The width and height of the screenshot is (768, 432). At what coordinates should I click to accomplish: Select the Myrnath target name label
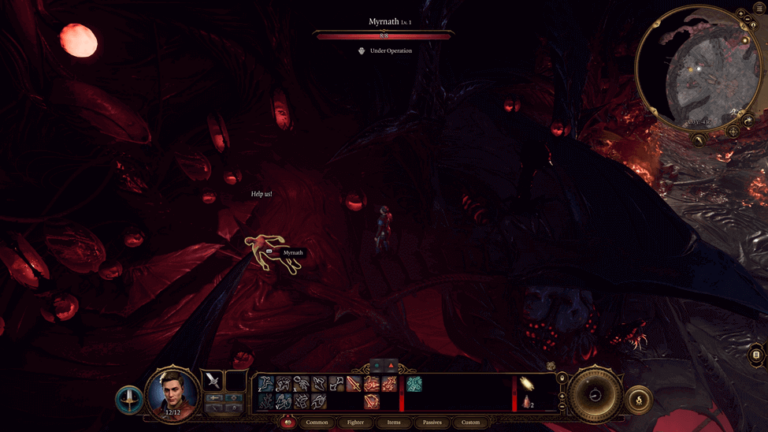pos(291,253)
